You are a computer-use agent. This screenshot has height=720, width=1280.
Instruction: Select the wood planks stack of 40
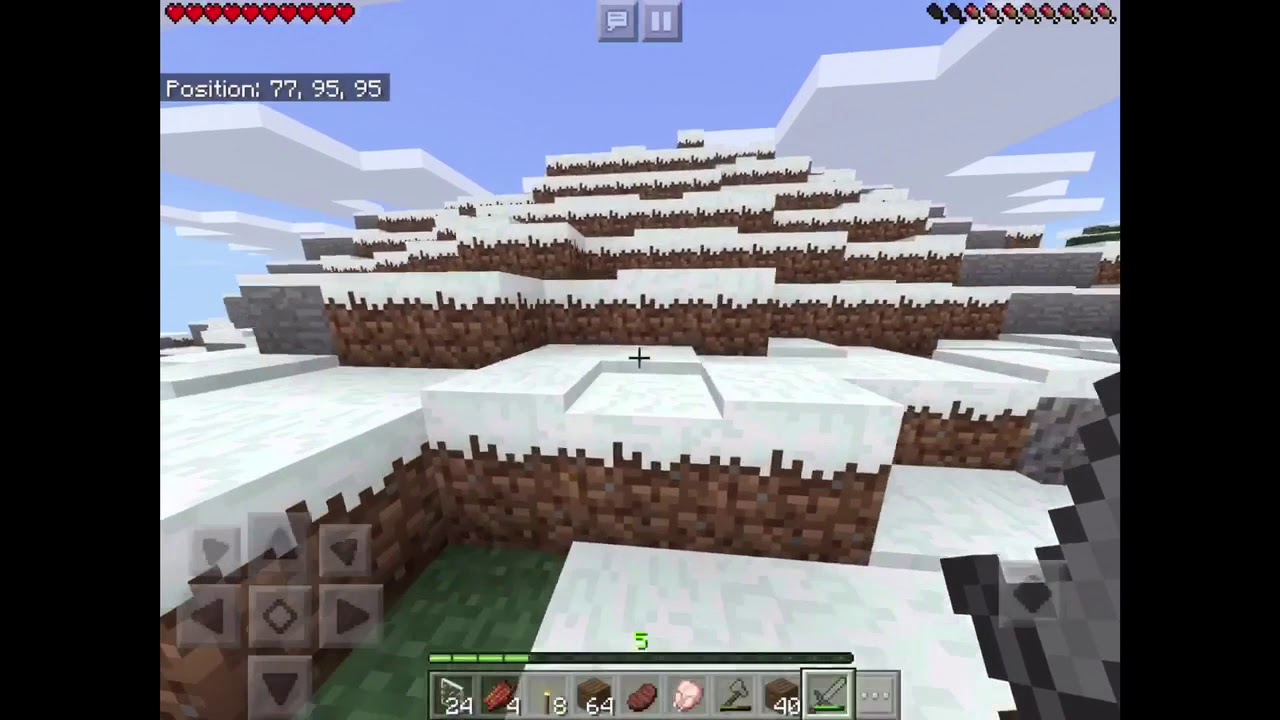point(778,692)
